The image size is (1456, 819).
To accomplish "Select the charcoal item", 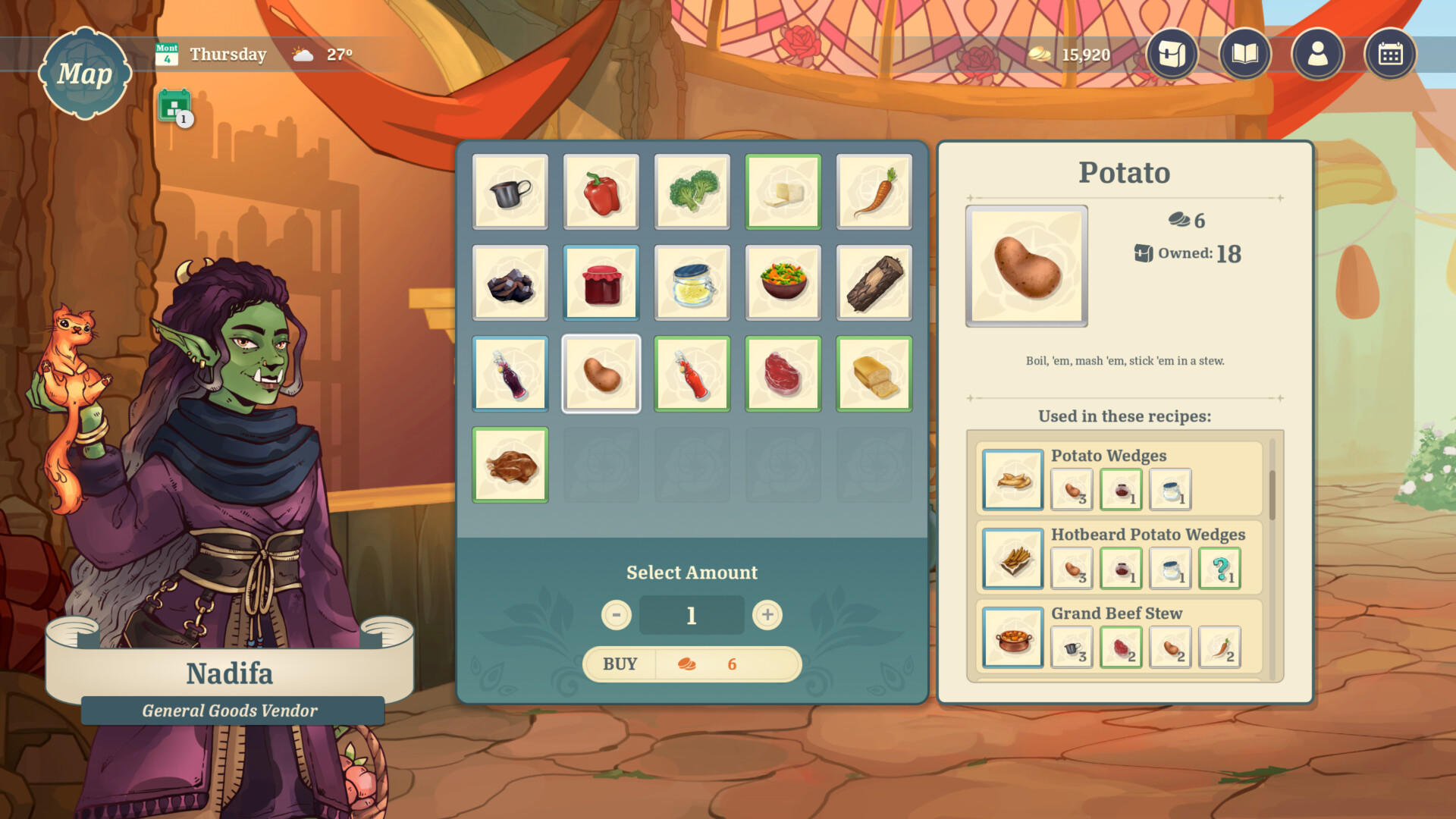I will click(x=510, y=283).
